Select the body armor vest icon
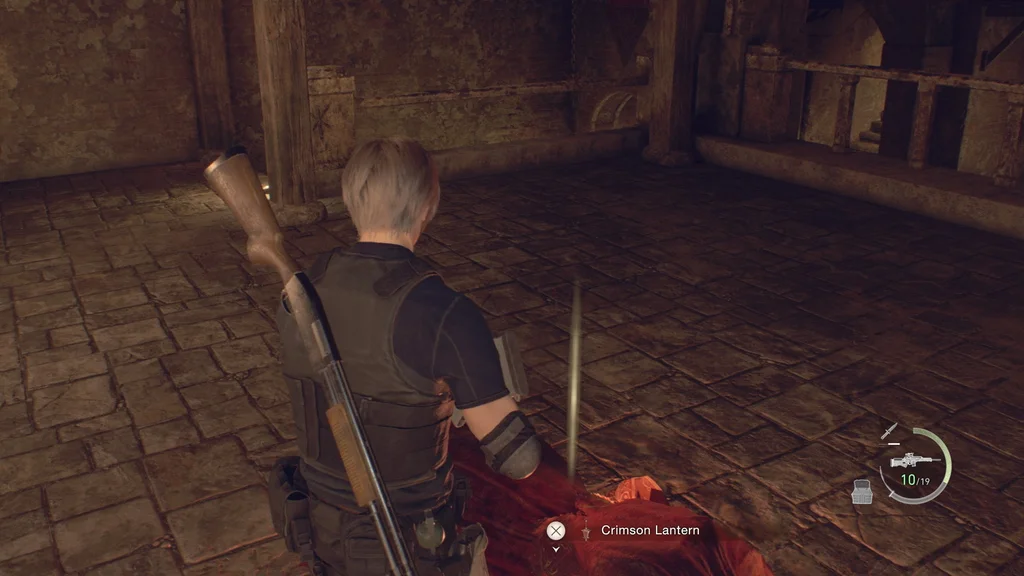Image resolution: width=1024 pixels, height=576 pixels. pos(862,491)
